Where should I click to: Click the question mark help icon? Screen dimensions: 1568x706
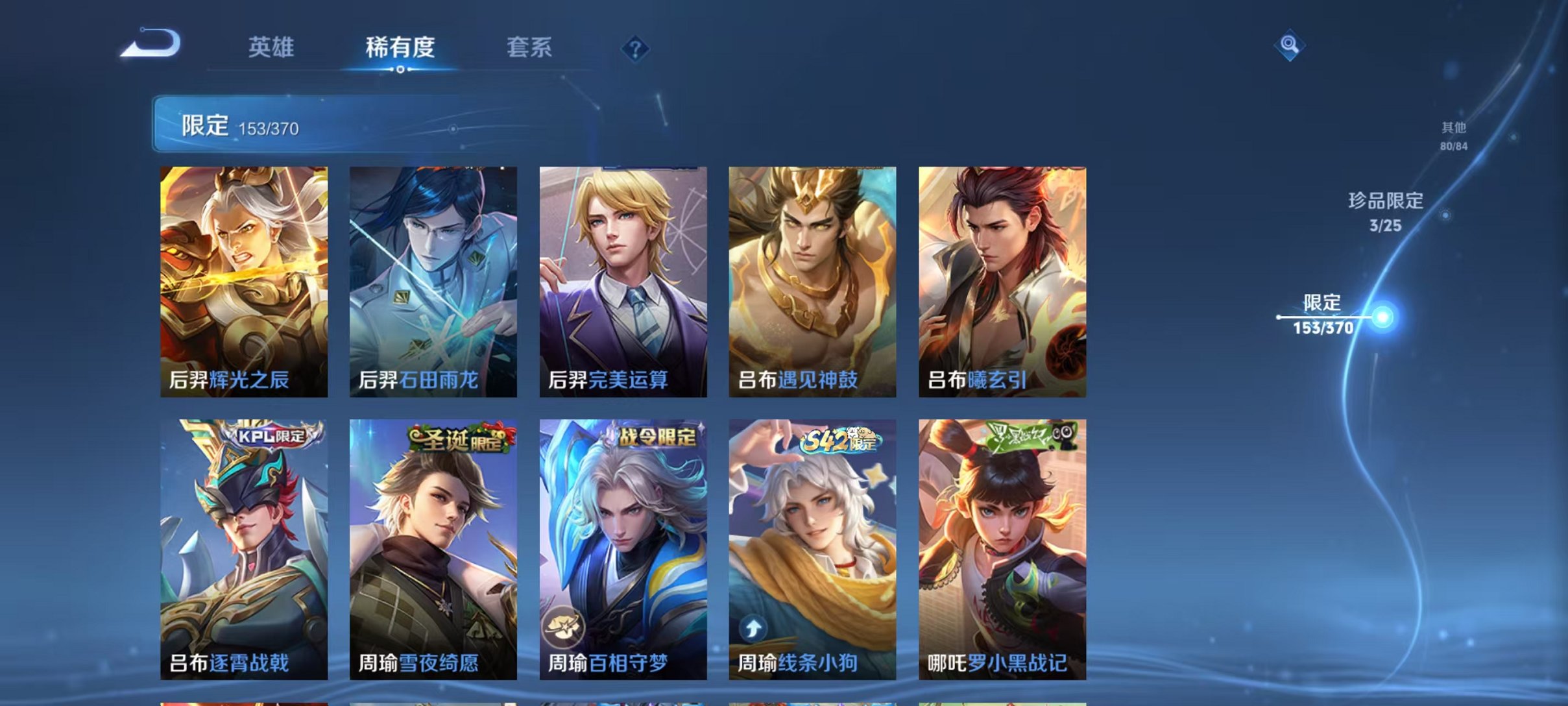637,49
